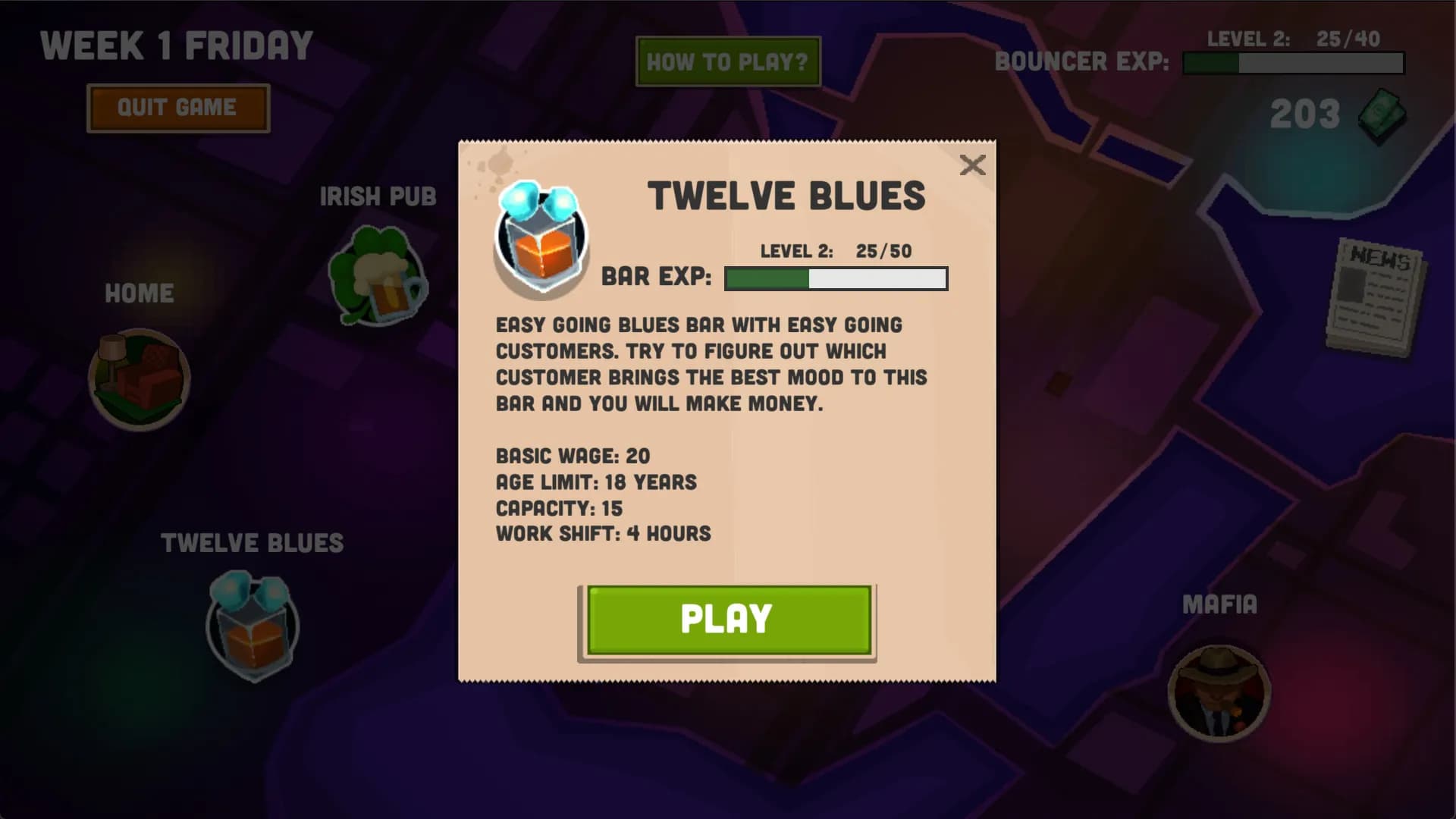Viewport: 1456px width, 819px height.
Task: Dismiss the Twelve Blues info popup
Action: click(x=973, y=165)
